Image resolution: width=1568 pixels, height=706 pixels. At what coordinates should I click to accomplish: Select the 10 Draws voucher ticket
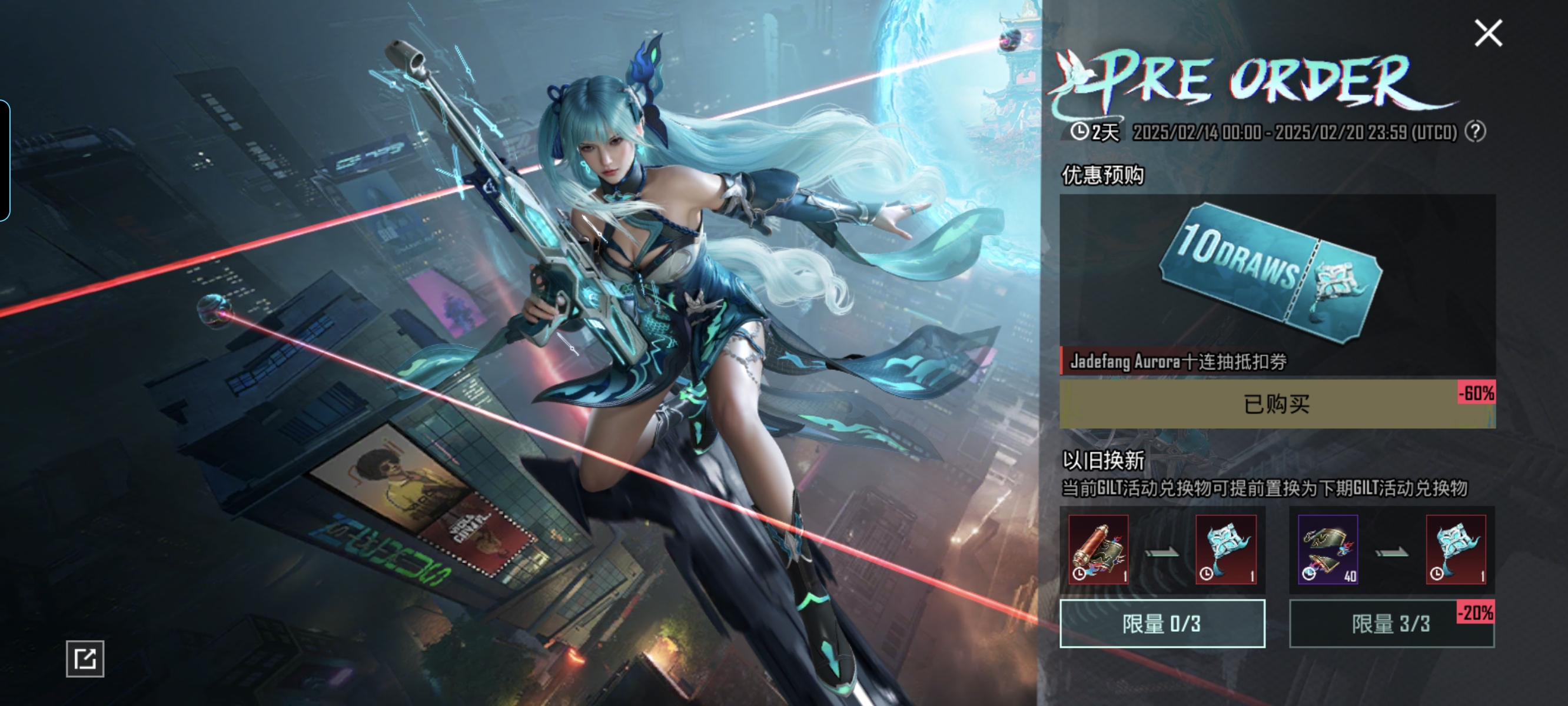pos(1271,272)
